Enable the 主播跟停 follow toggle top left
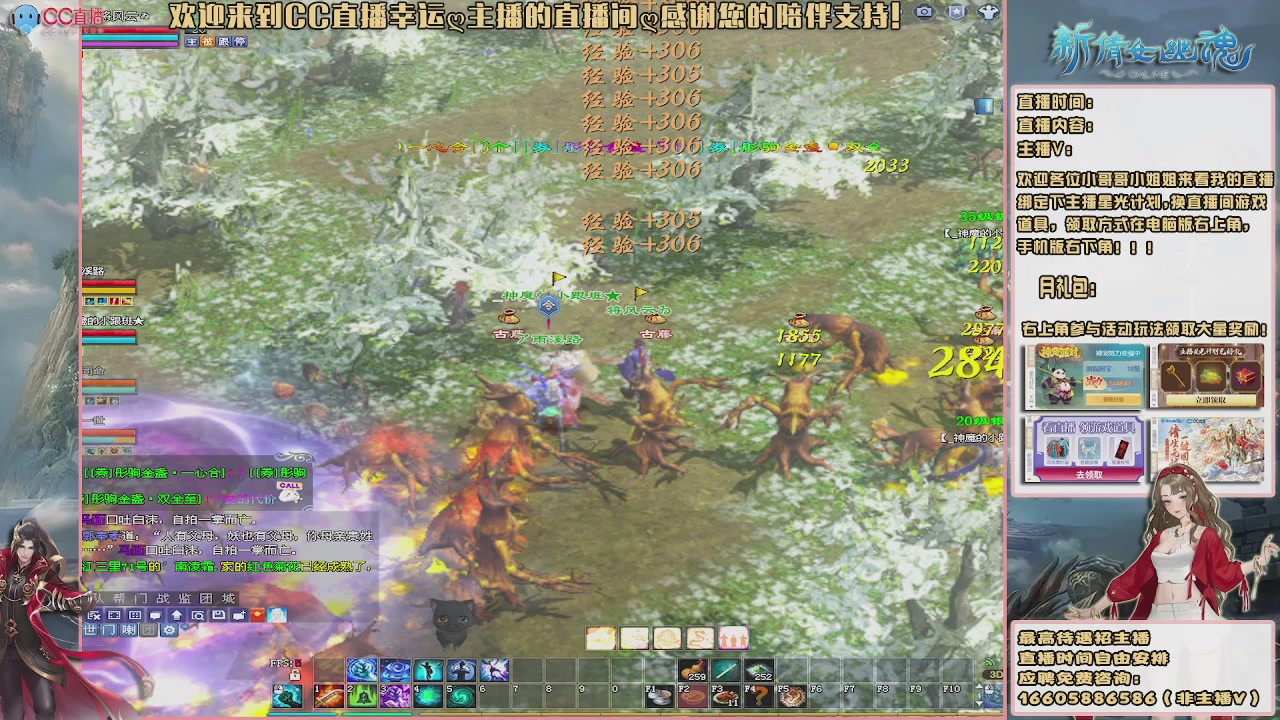The width and height of the screenshot is (1280, 720). (215, 42)
